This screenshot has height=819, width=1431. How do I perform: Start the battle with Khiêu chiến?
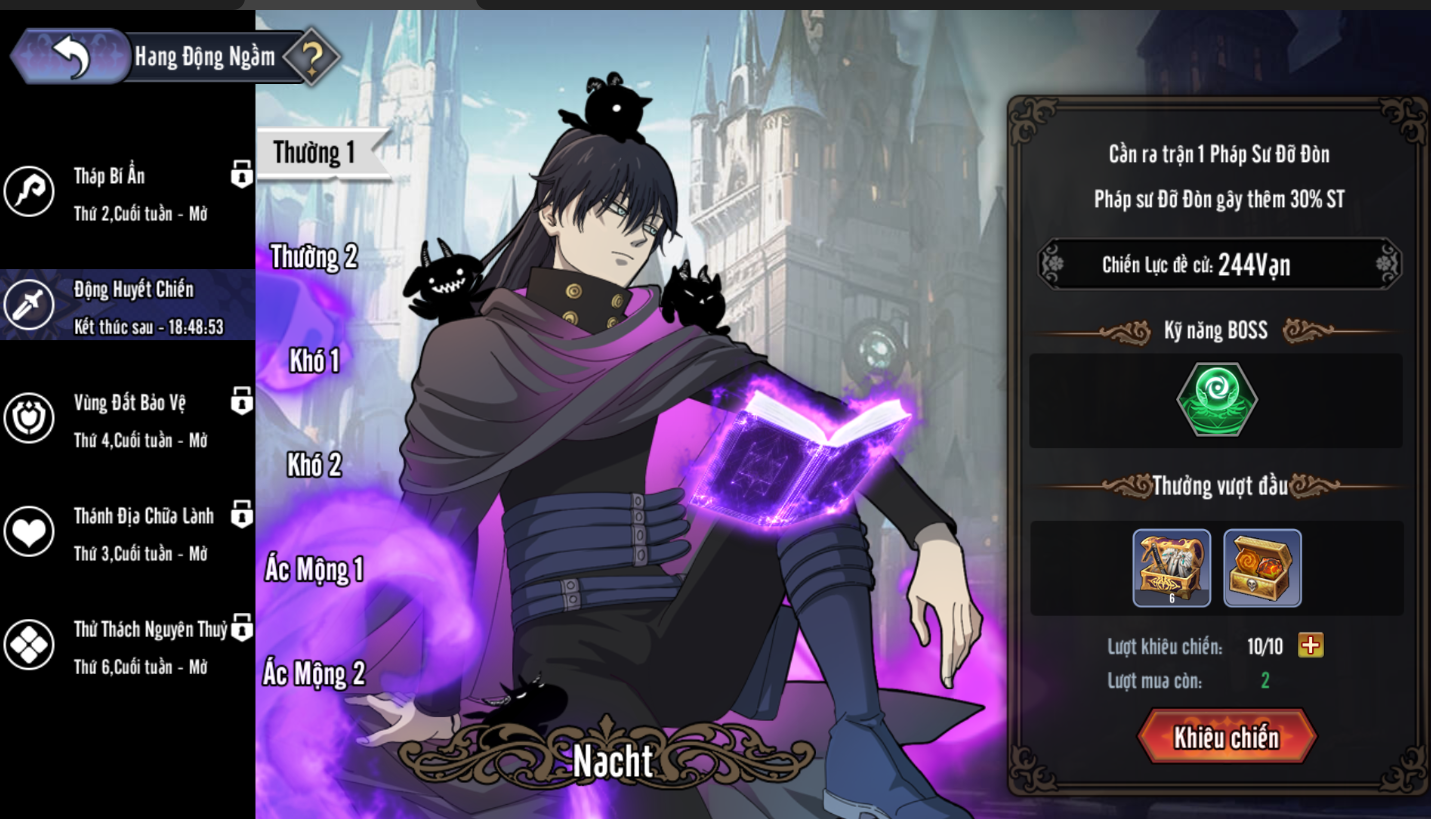point(1226,738)
